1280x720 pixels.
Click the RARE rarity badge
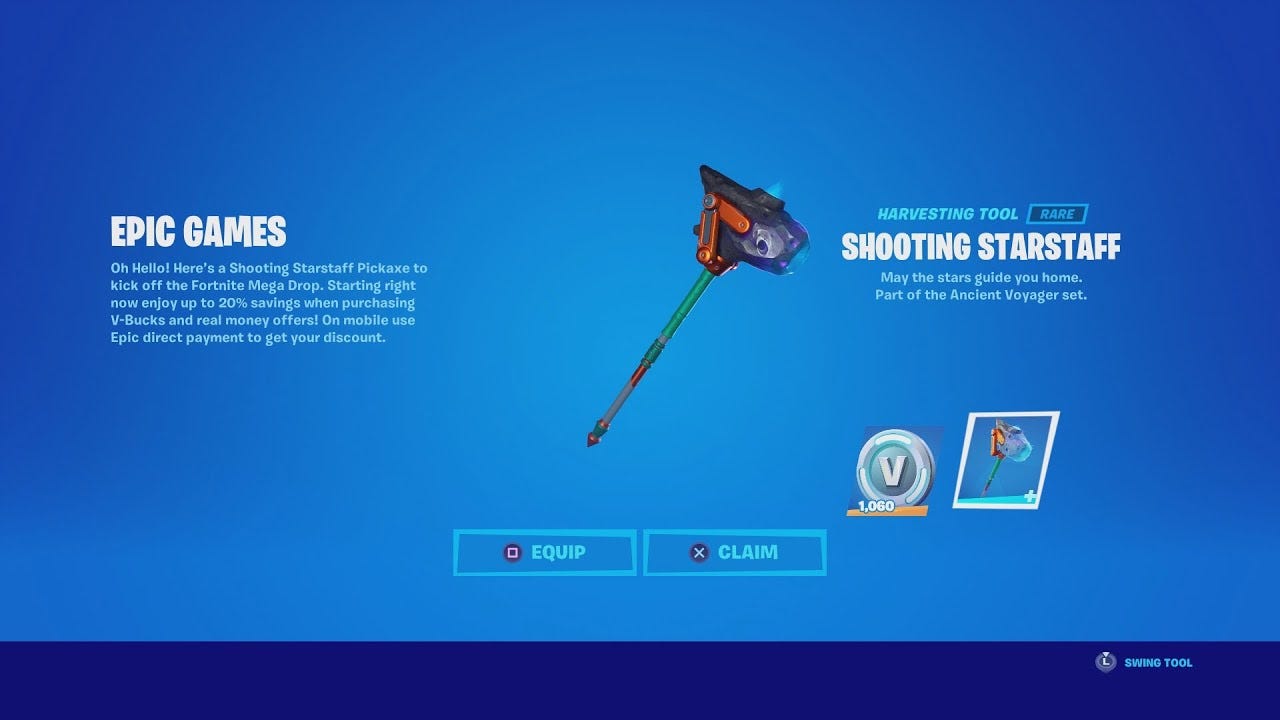[1059, 213]
